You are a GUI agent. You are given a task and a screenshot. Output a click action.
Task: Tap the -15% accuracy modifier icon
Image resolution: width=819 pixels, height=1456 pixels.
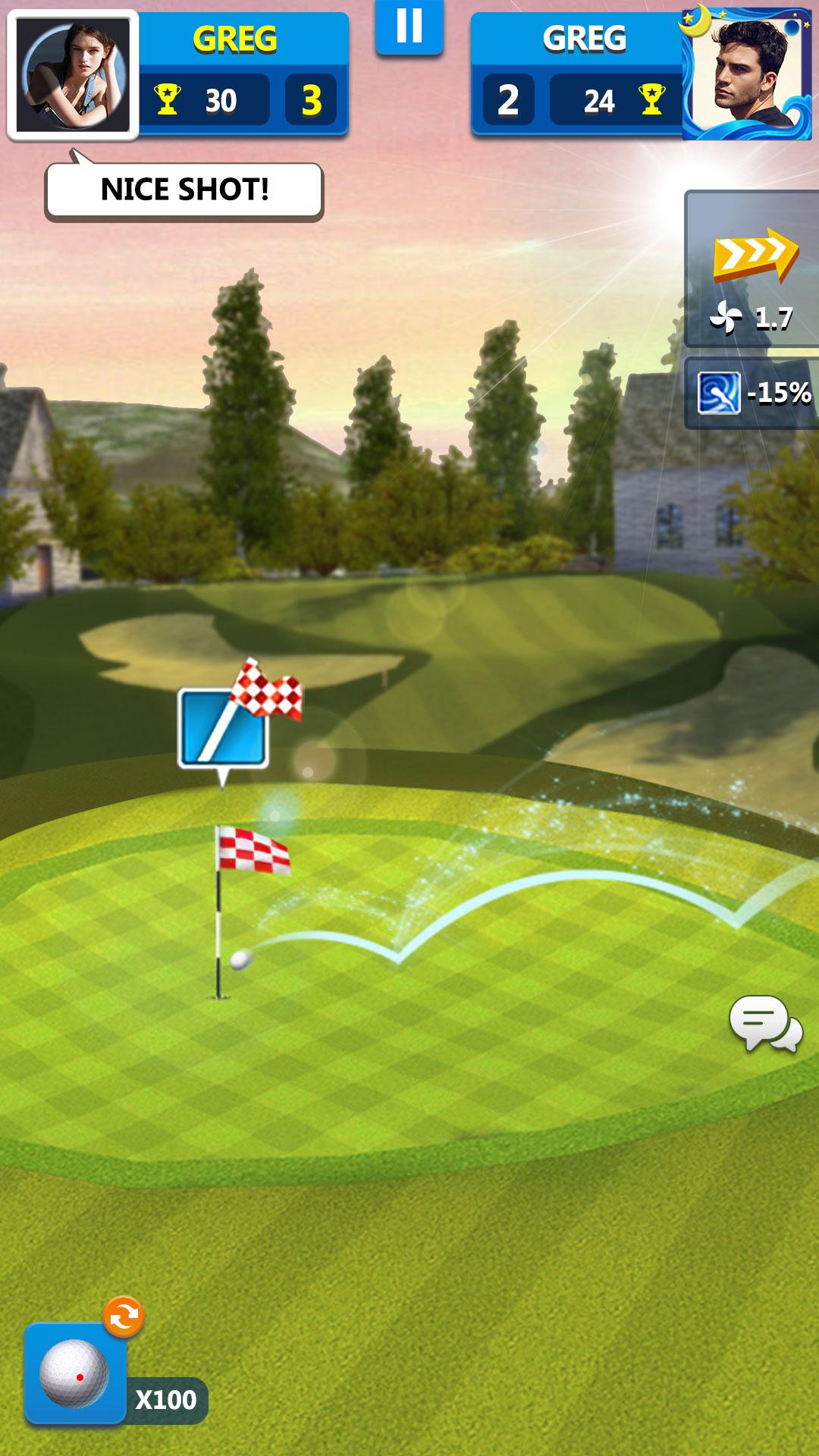point(719,393)
